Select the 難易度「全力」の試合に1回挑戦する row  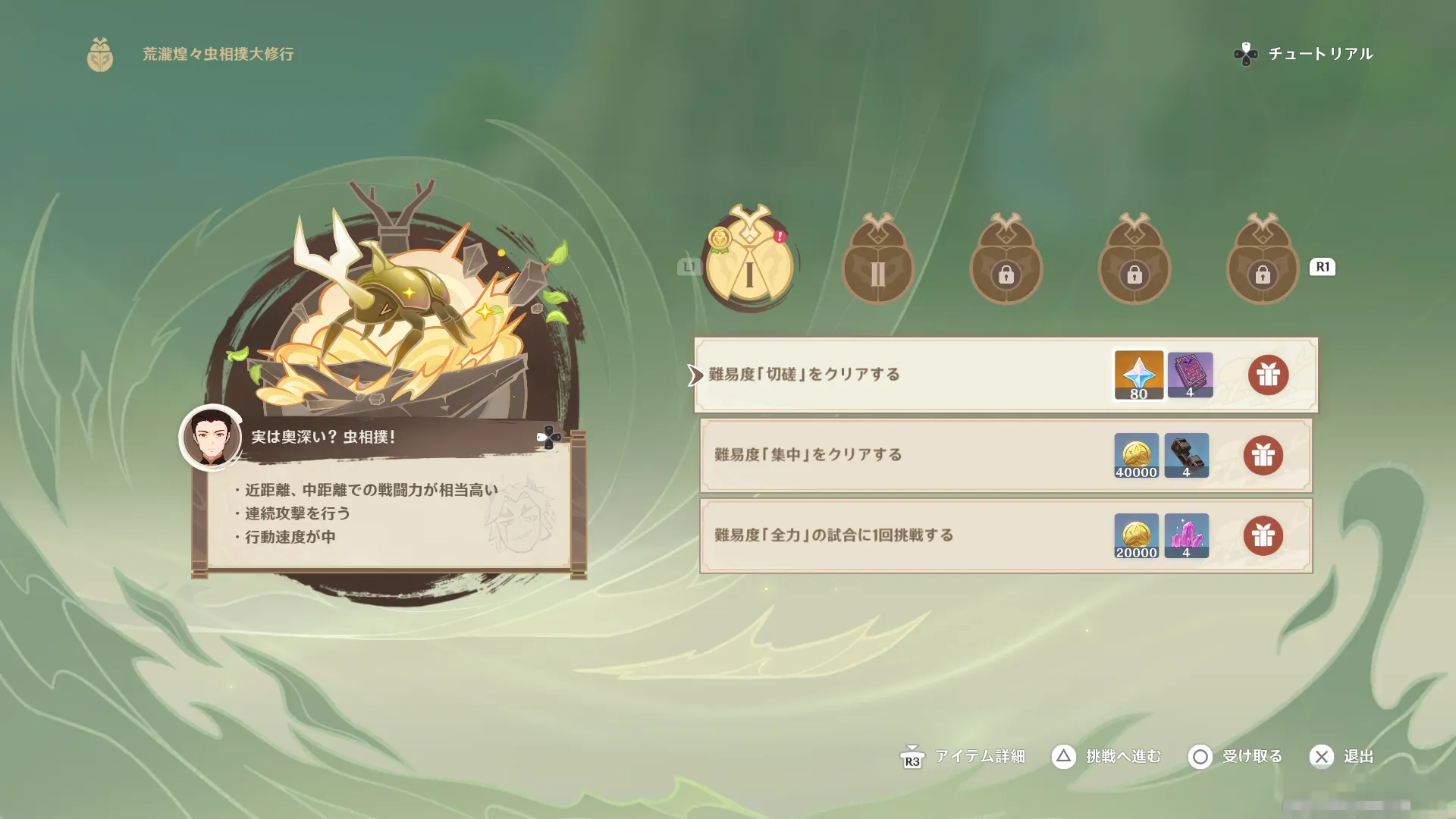833,535
